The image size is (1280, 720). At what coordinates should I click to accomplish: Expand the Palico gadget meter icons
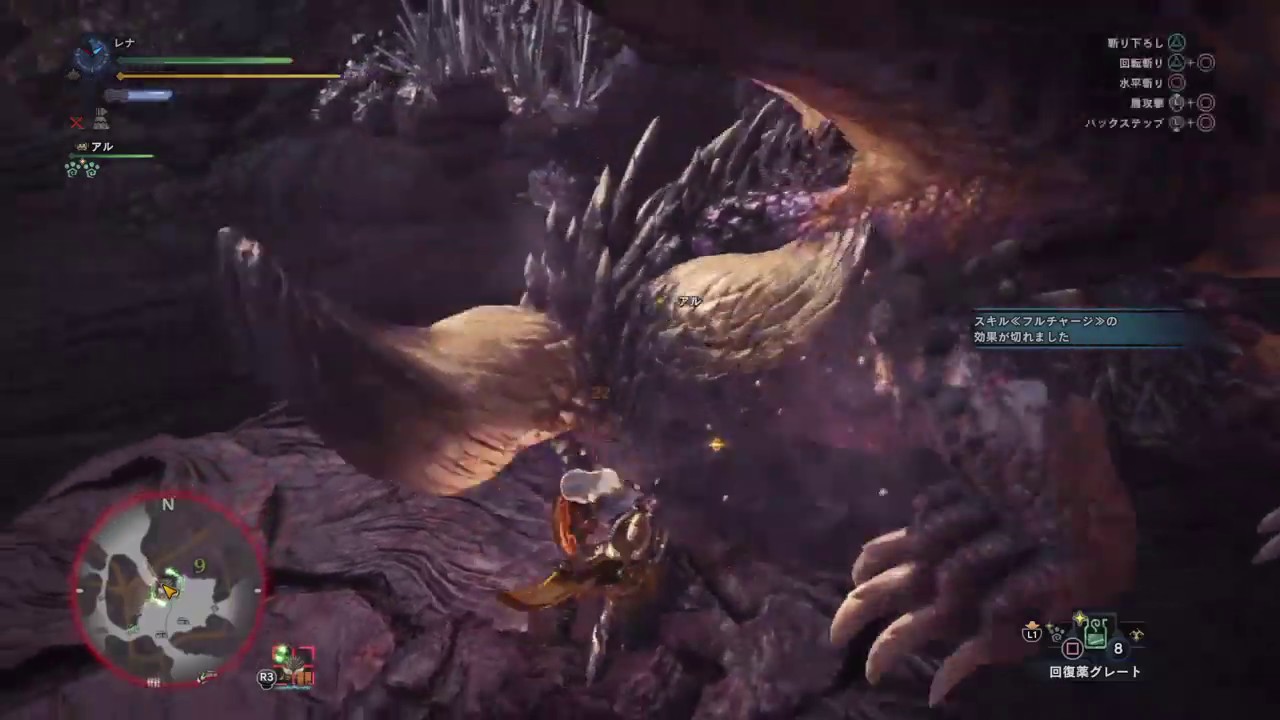pyautogui.click(x=82, y=170)
